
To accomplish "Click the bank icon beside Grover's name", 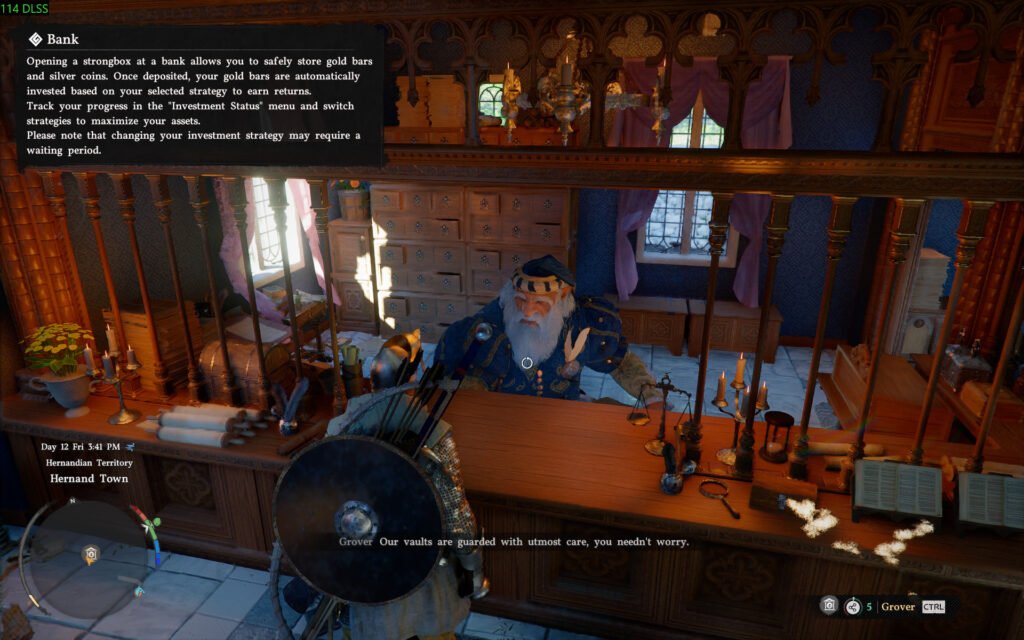I will (x=828, y=605).
